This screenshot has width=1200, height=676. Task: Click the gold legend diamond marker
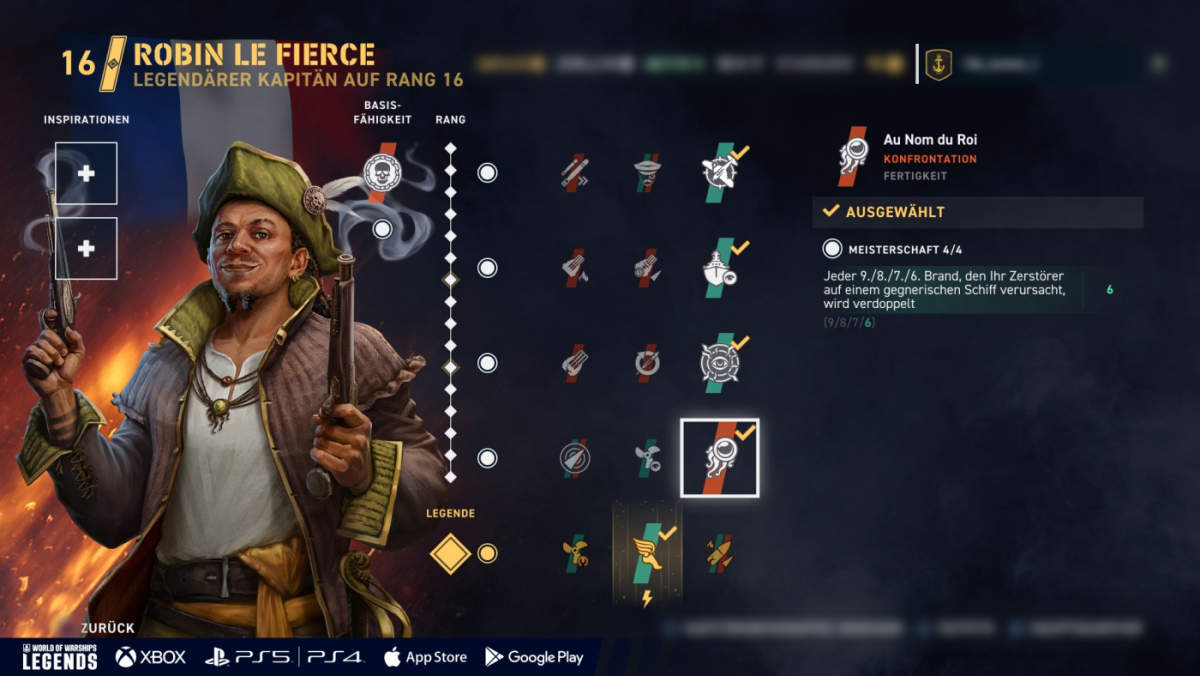(450, 553)
